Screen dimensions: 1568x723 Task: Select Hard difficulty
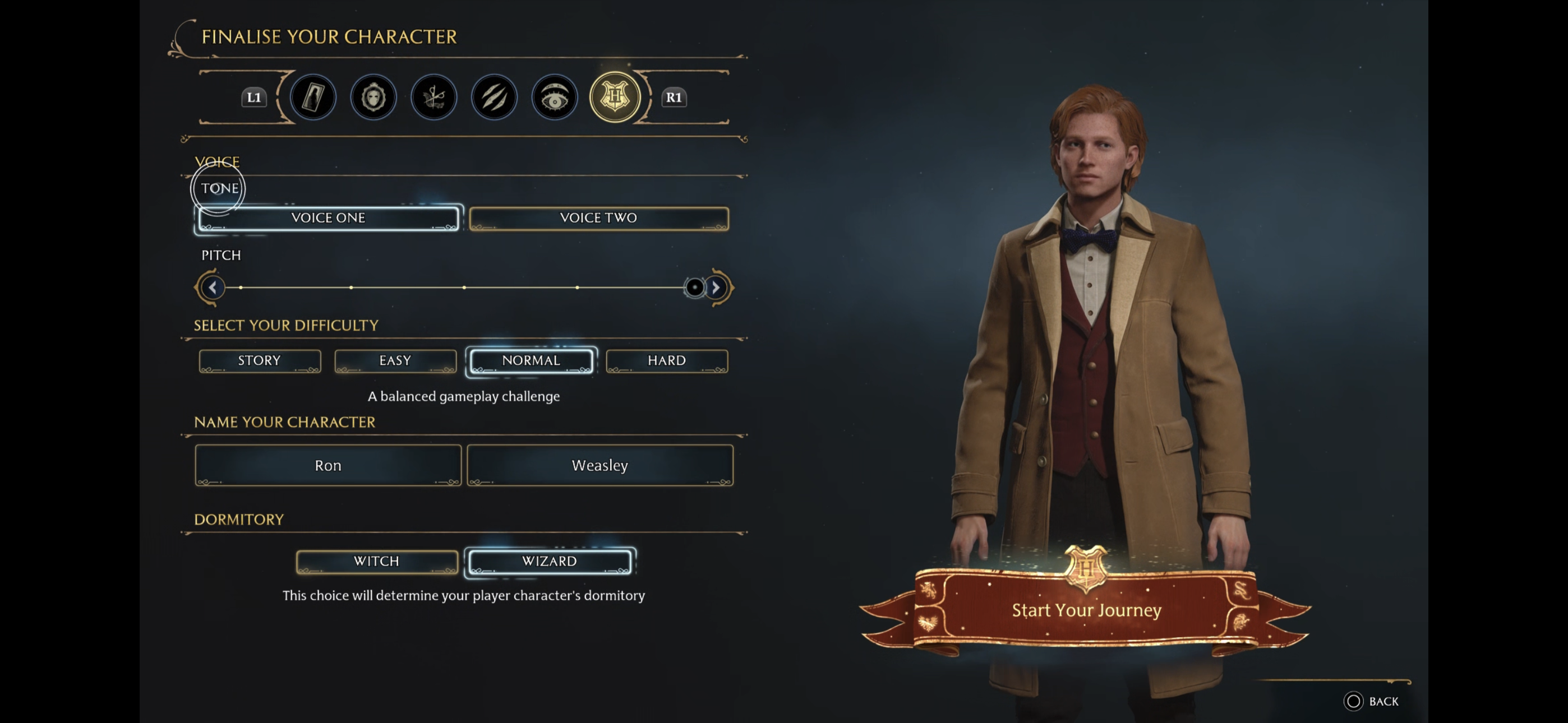667,360
